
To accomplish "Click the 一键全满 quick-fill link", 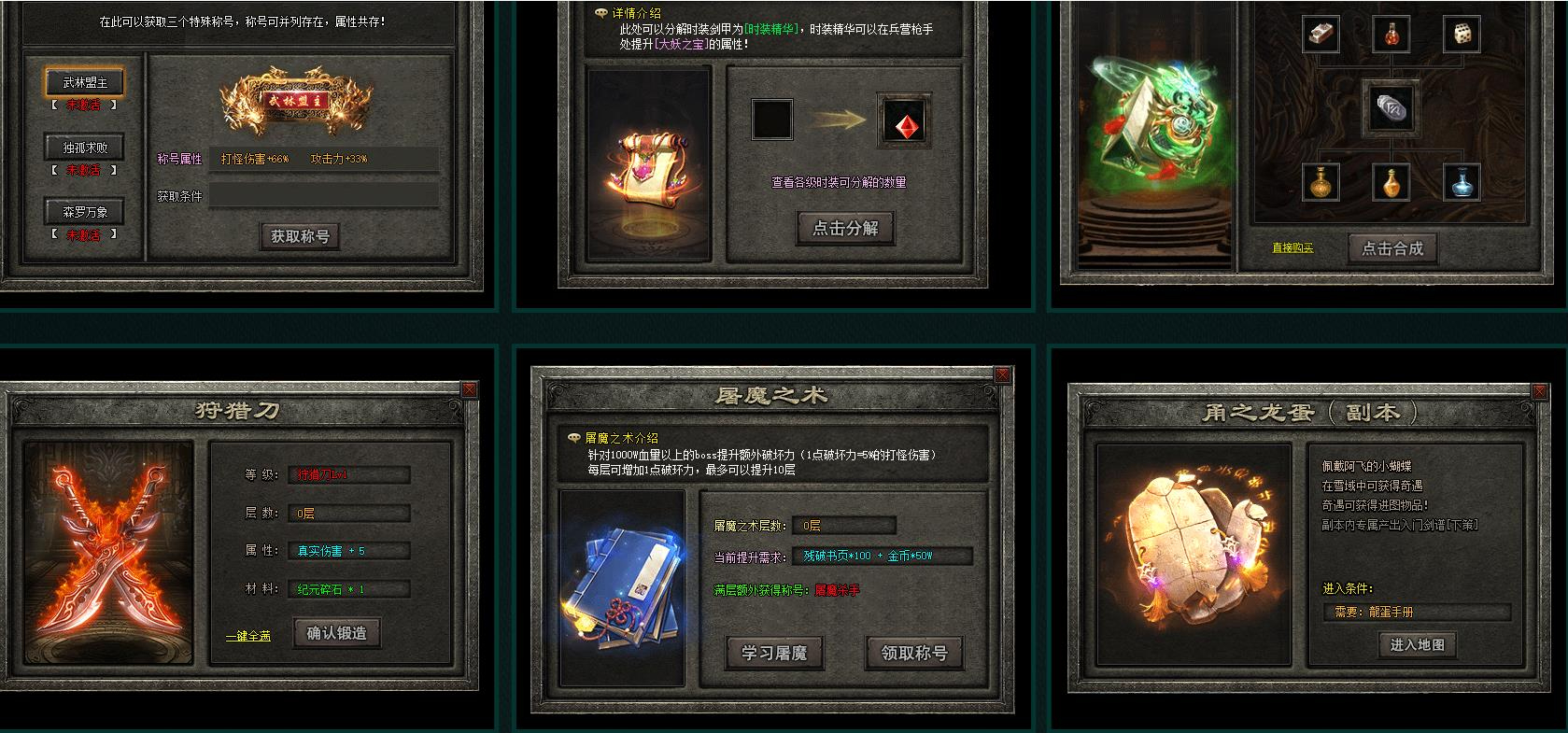I will click(249, 637).
